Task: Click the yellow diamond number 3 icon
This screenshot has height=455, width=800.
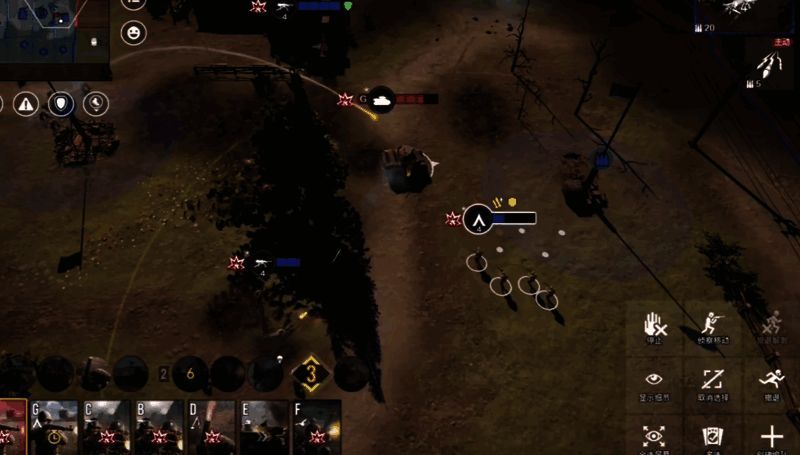Action: [311, 375]
